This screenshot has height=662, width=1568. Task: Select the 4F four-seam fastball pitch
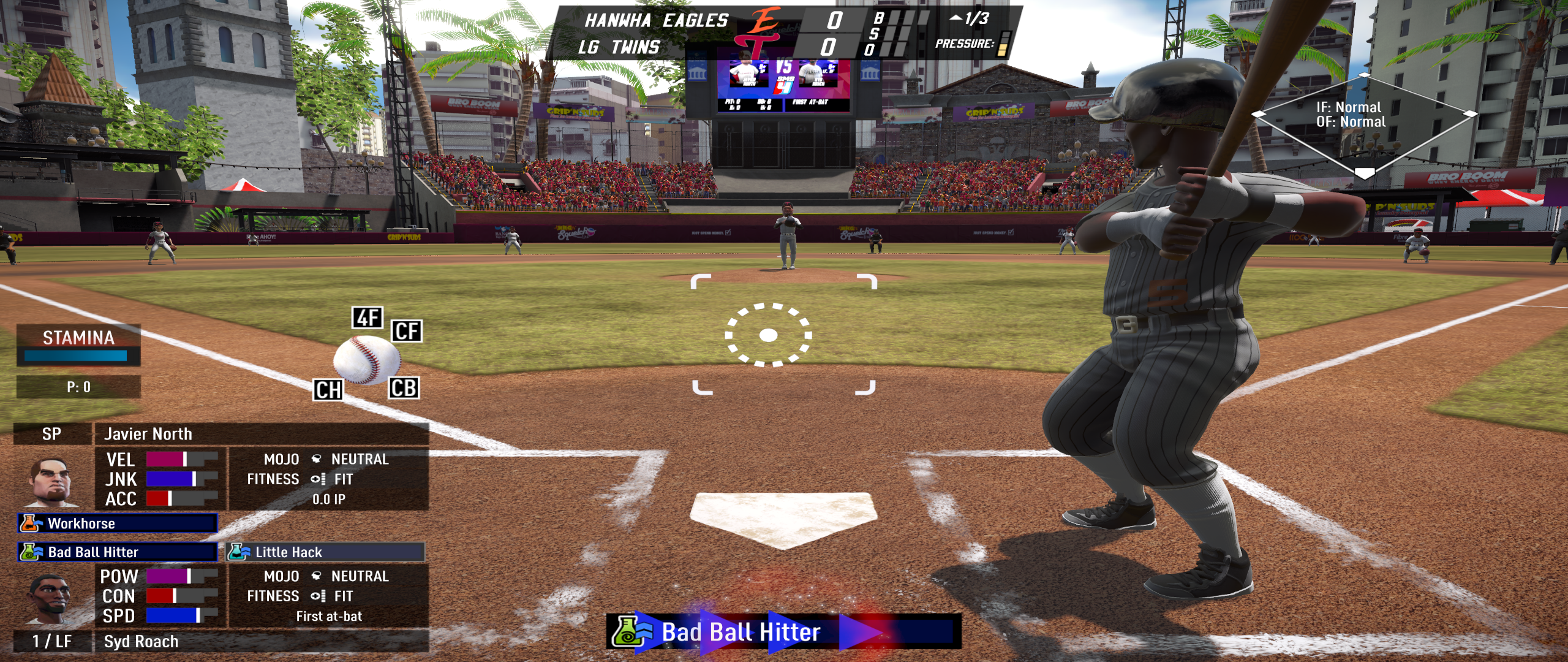pyautogui.click(x=367, y=318)
